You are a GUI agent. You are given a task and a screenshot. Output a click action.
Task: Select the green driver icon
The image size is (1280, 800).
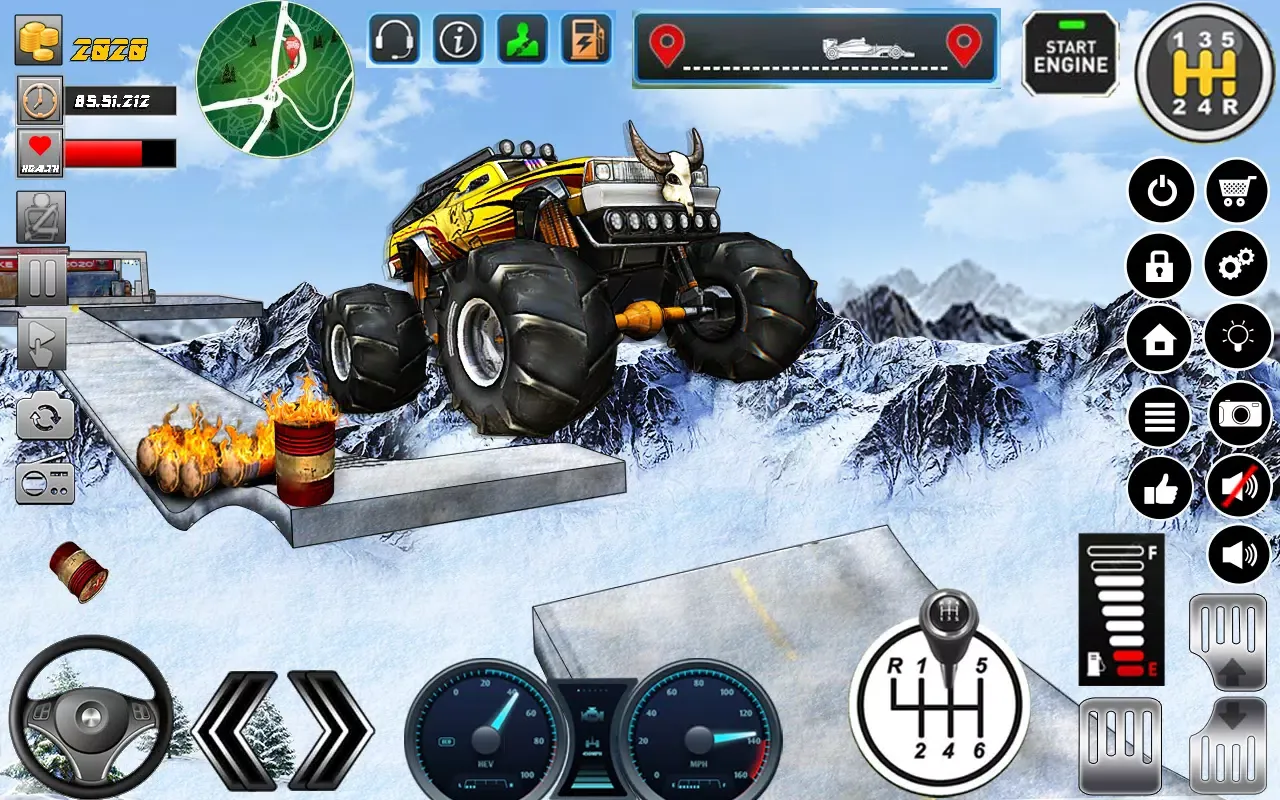tap(522, 40)
